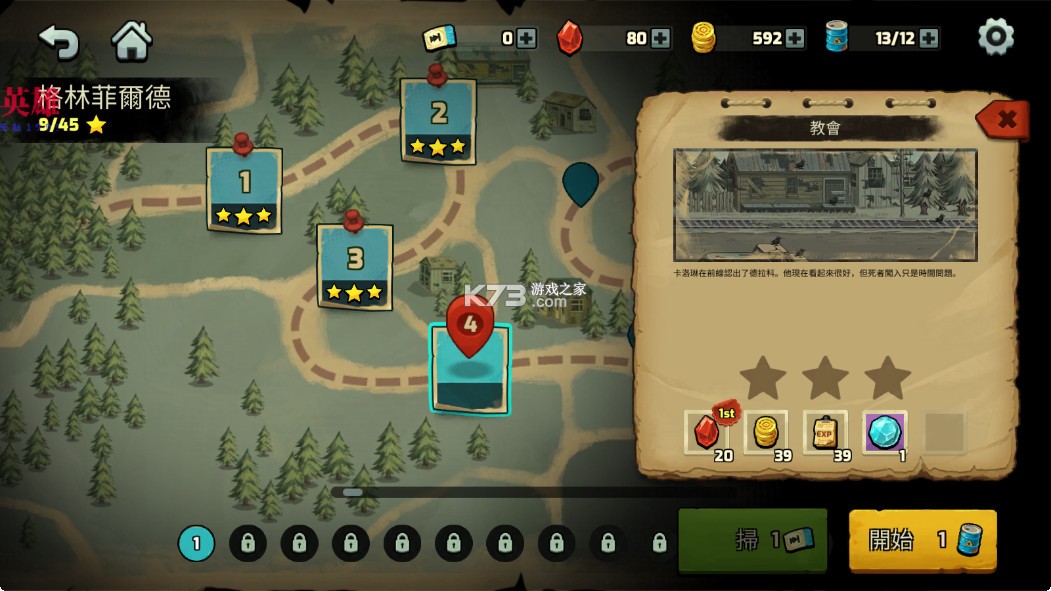View the red gem first-clear reward
The height and width of the screenshot is (591, 1051).
(x=708, y=432)
